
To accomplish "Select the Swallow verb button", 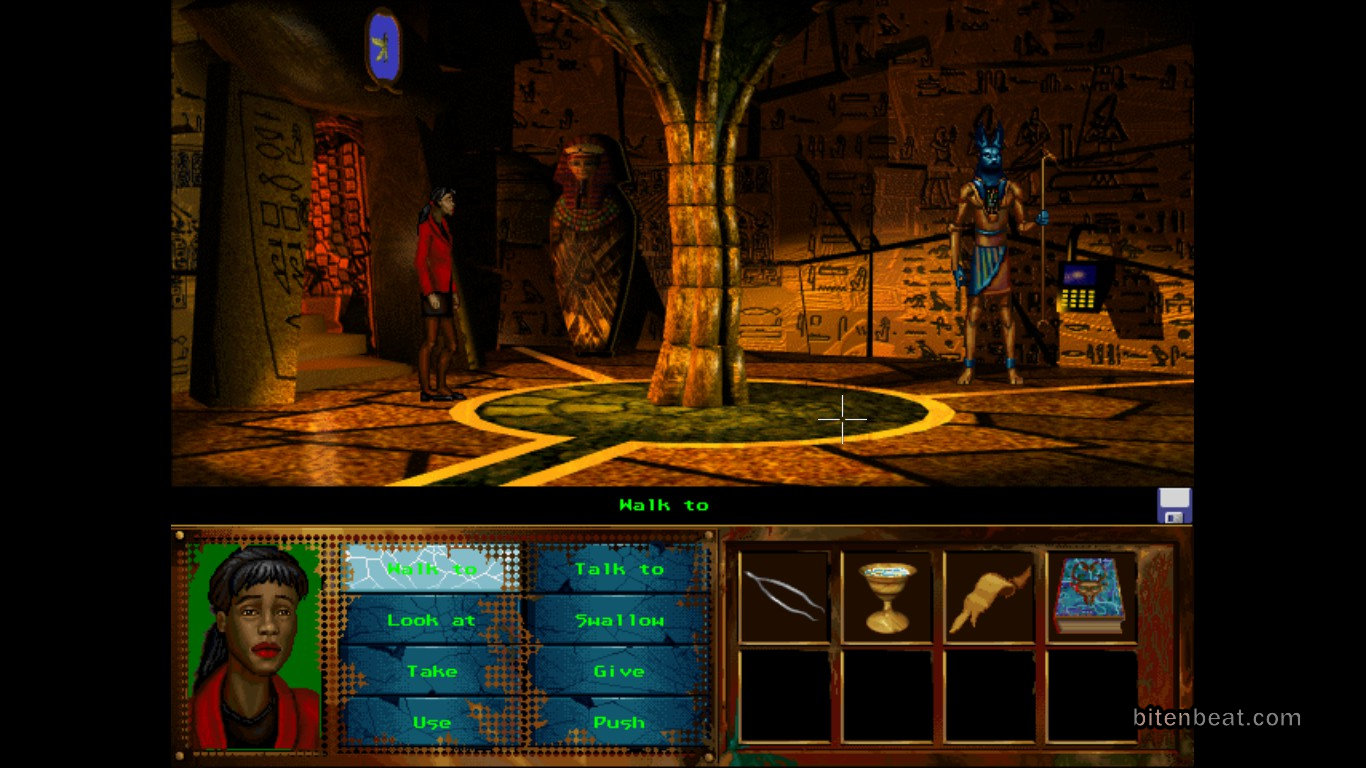I will pos(618,620).
